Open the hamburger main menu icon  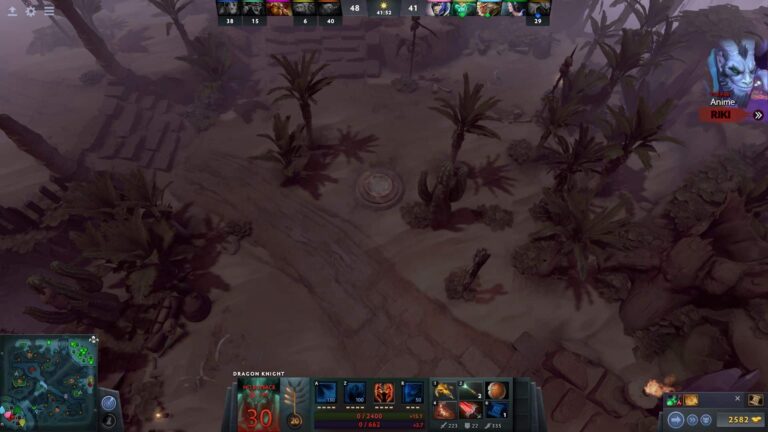49,11
